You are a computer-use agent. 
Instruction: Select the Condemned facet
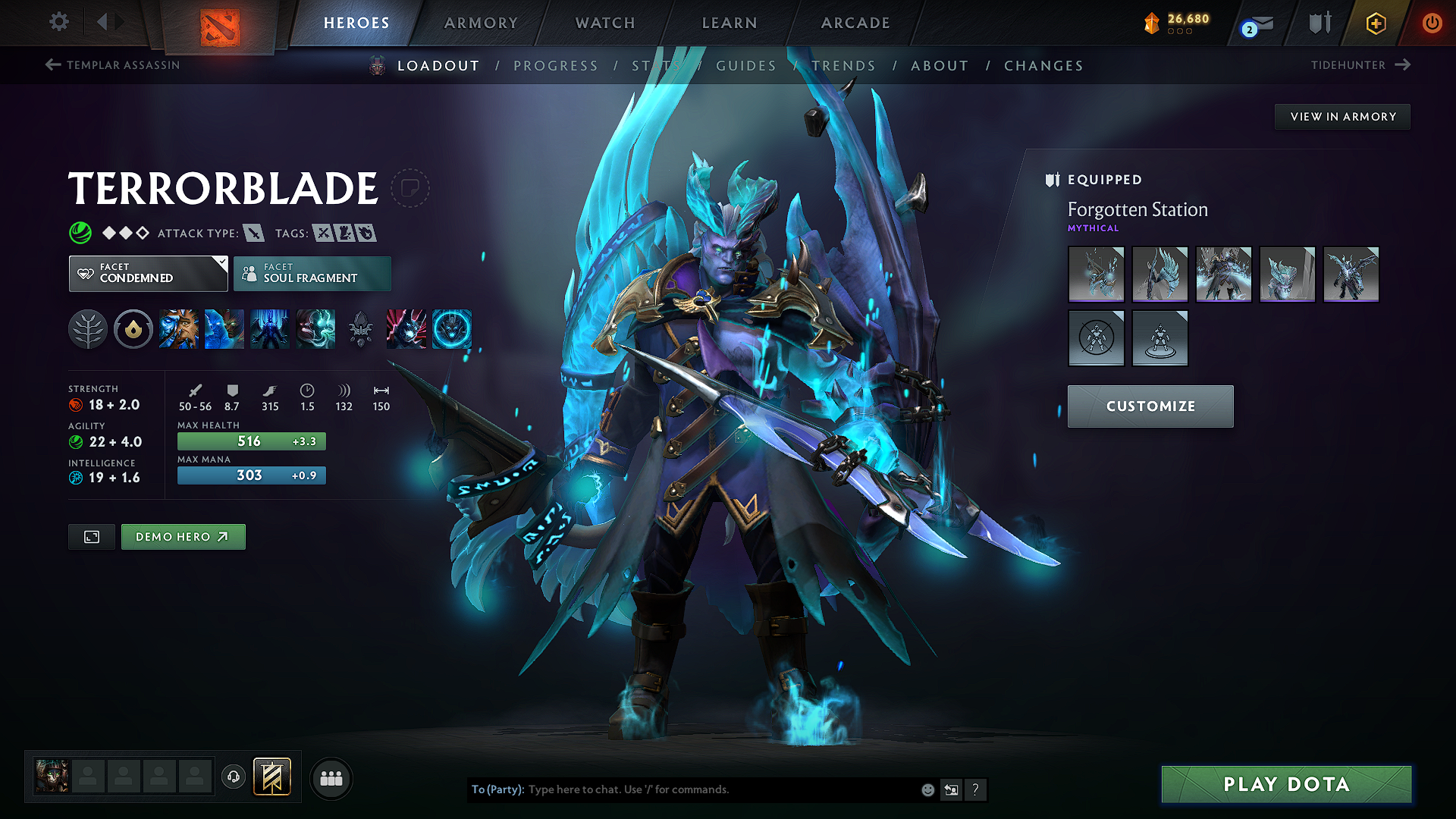148,274
